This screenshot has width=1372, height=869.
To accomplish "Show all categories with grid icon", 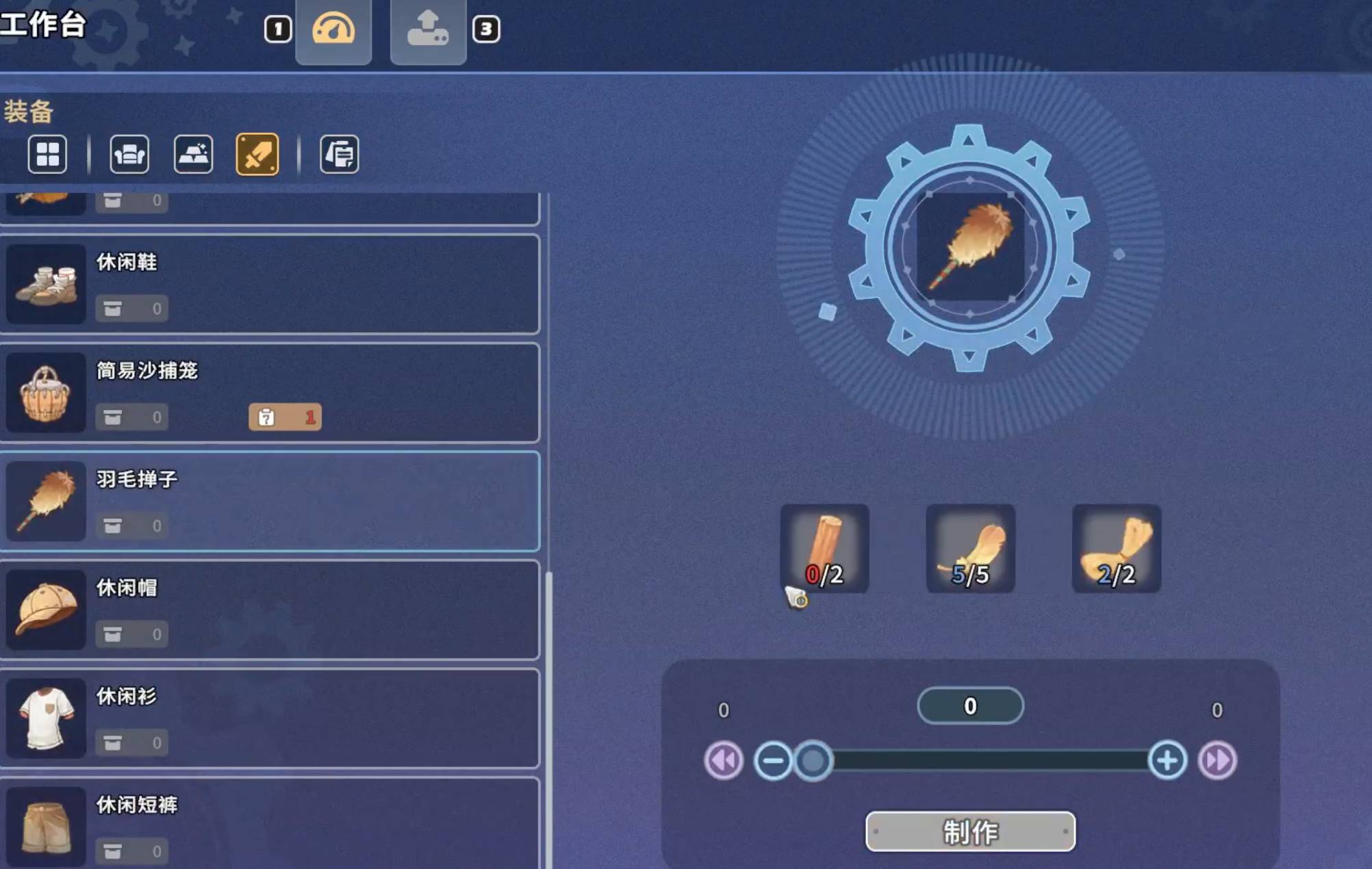I will point(47,154).
